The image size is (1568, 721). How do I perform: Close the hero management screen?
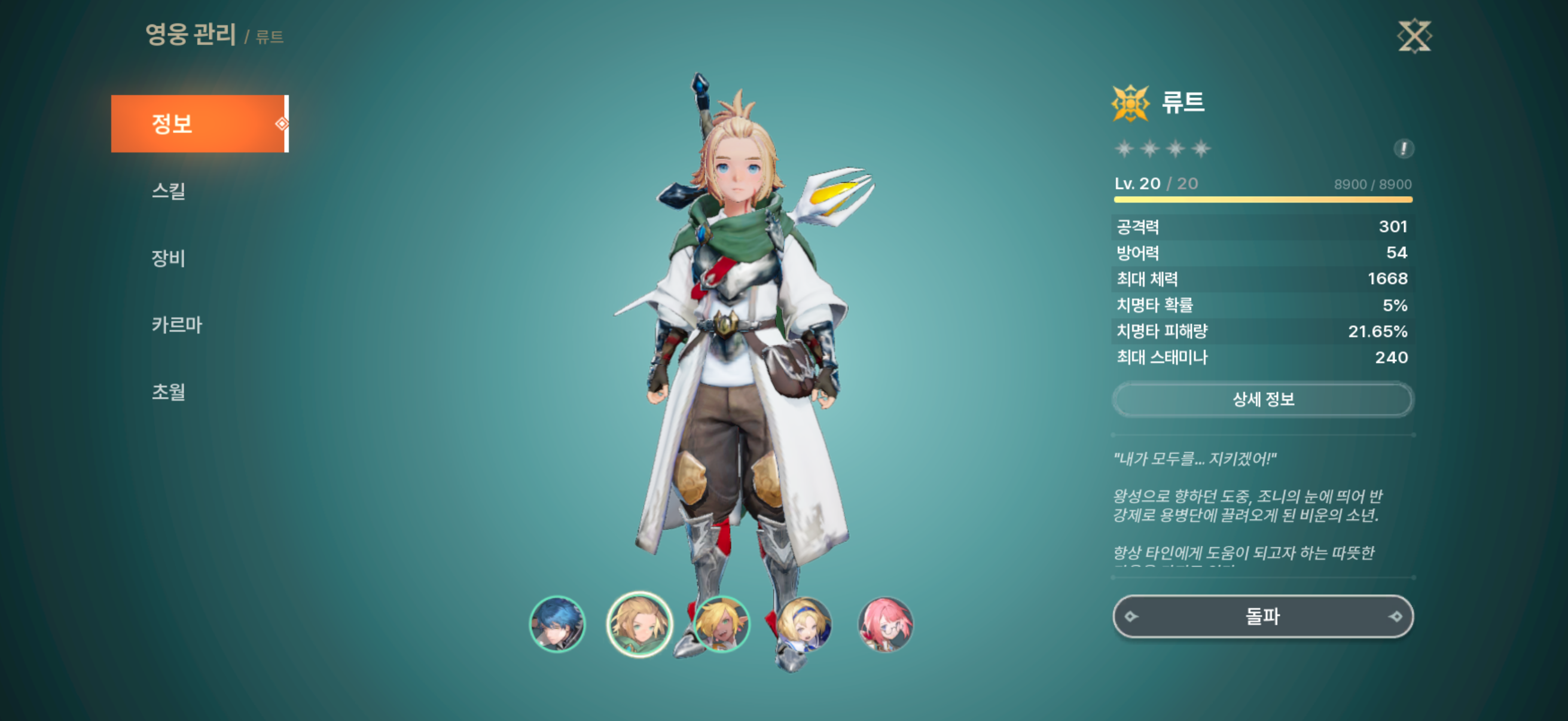tap(1414, 36)
